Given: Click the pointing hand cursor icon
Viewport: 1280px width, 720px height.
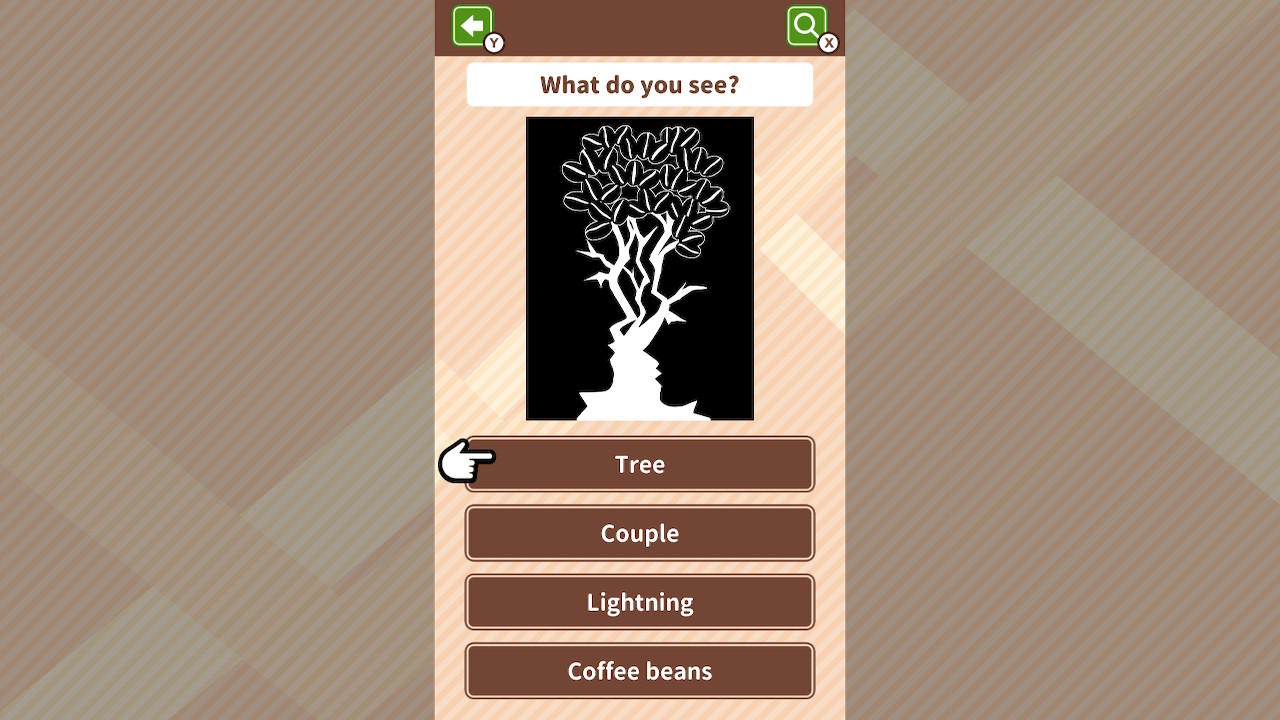Looking at the screenshot, I should (x=466, y=463).
